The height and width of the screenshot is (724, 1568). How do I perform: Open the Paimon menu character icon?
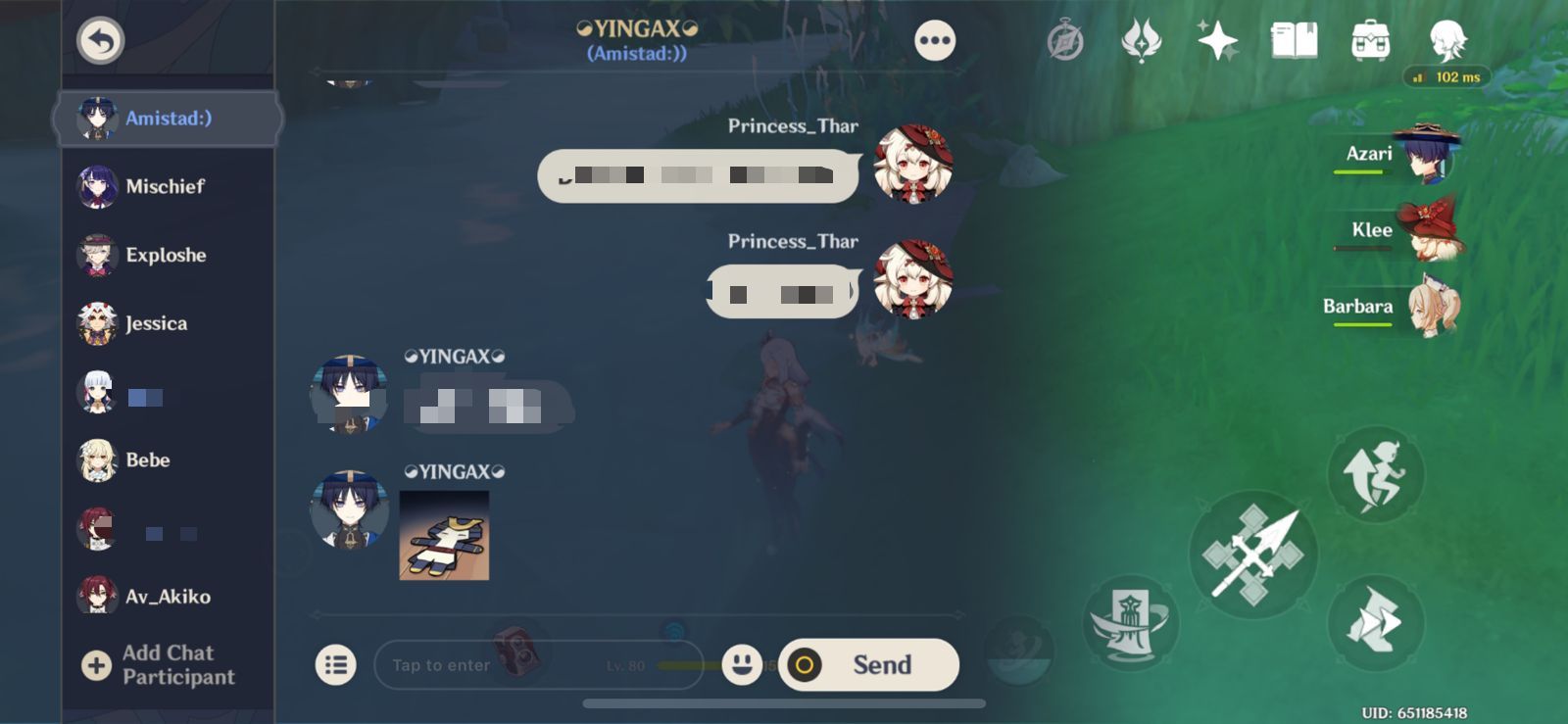tap(1447, 39)
